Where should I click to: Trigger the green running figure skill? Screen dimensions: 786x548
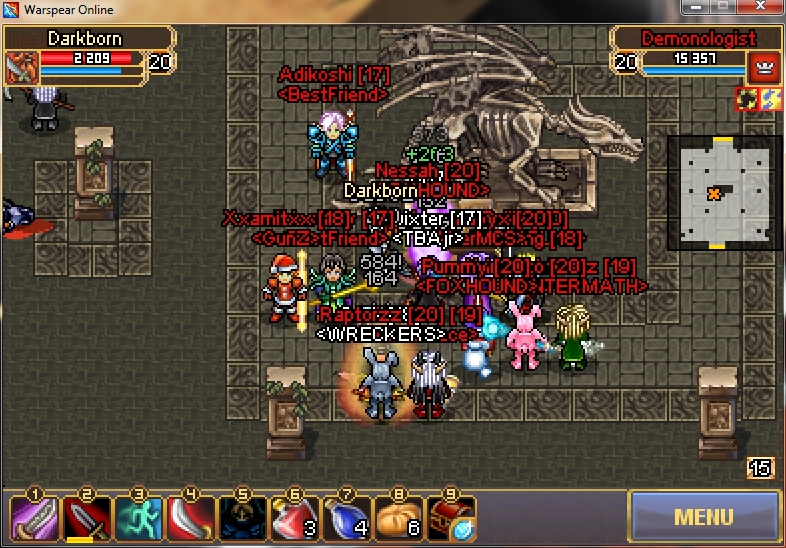[x=138, y=519]
